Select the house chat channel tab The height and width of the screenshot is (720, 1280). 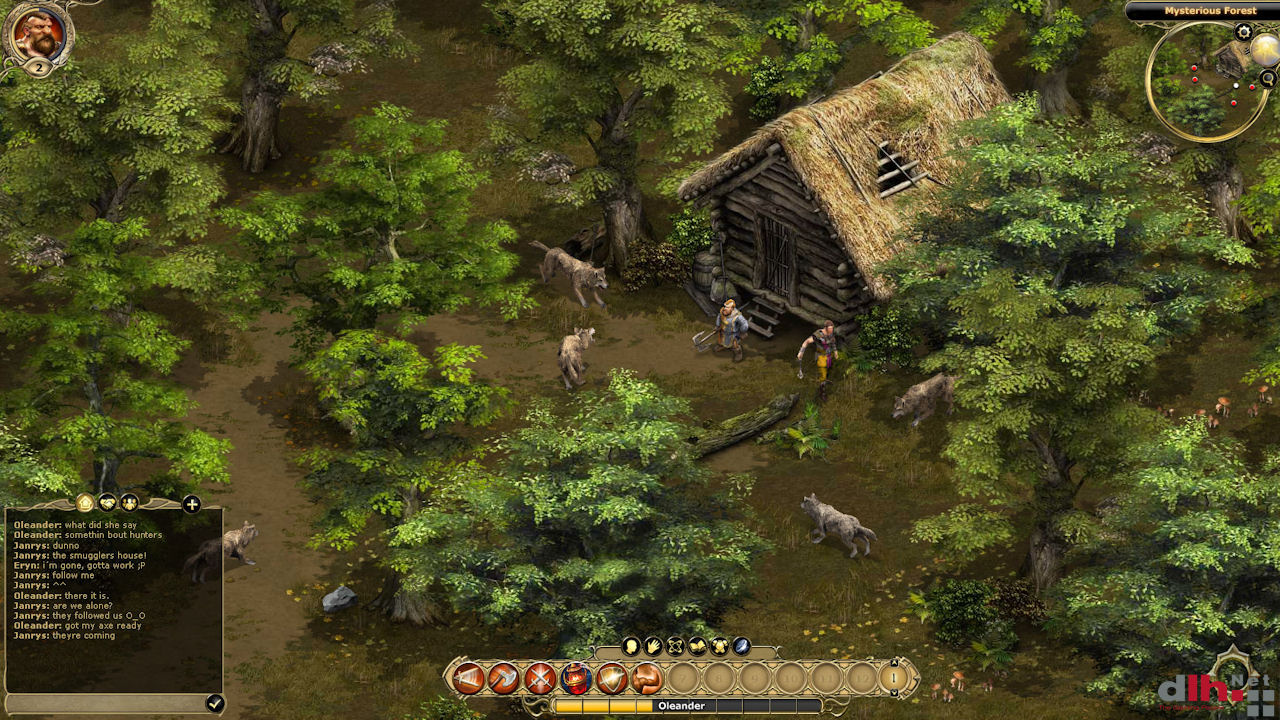tap(85, 503)
